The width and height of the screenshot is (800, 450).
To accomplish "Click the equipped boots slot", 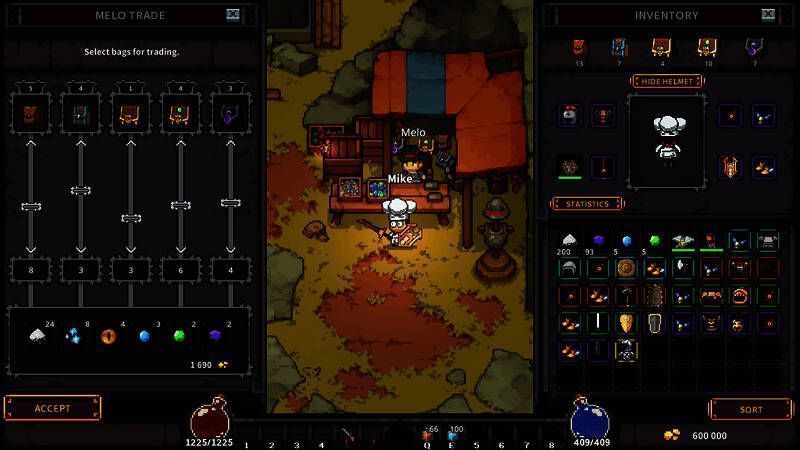I will 764,166.
